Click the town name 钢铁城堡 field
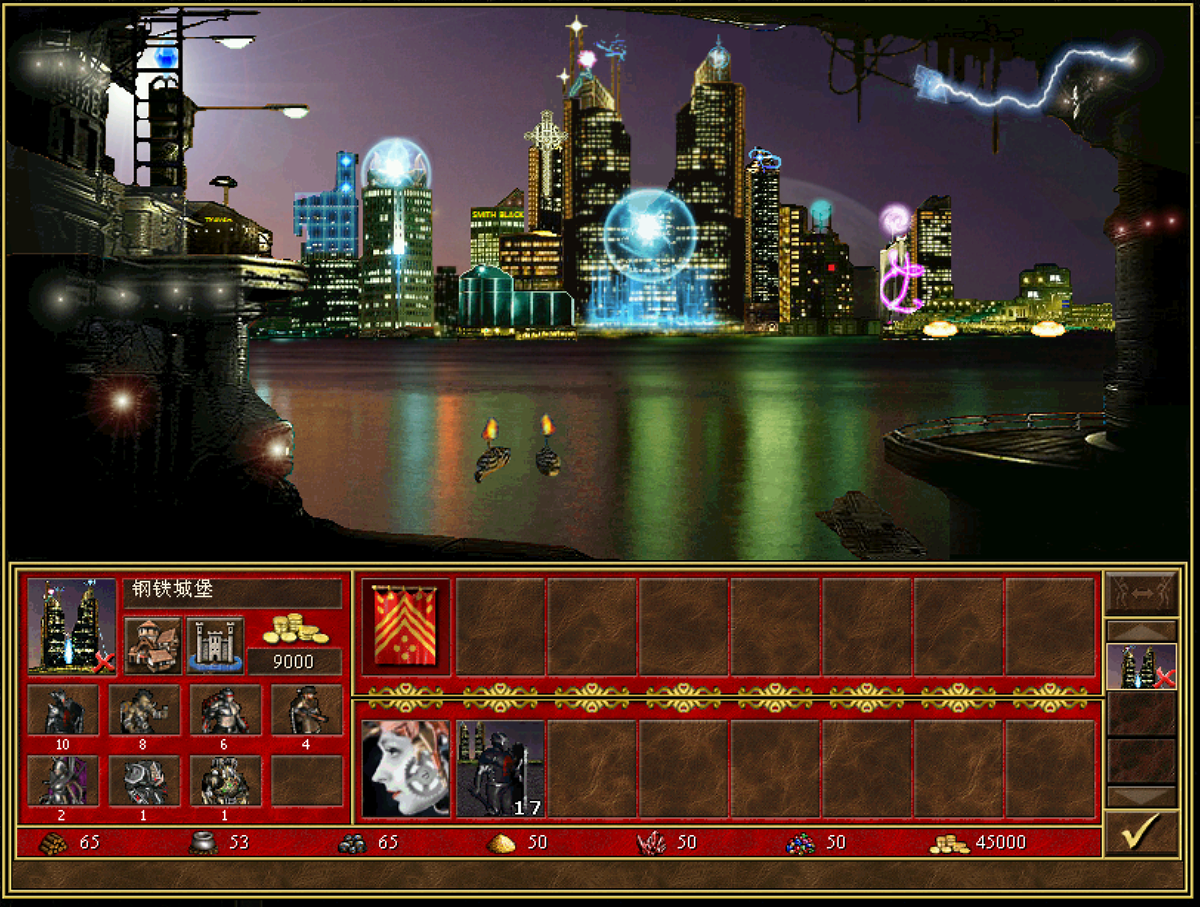Screen dimensions: 1200x907 click(232, 592)
